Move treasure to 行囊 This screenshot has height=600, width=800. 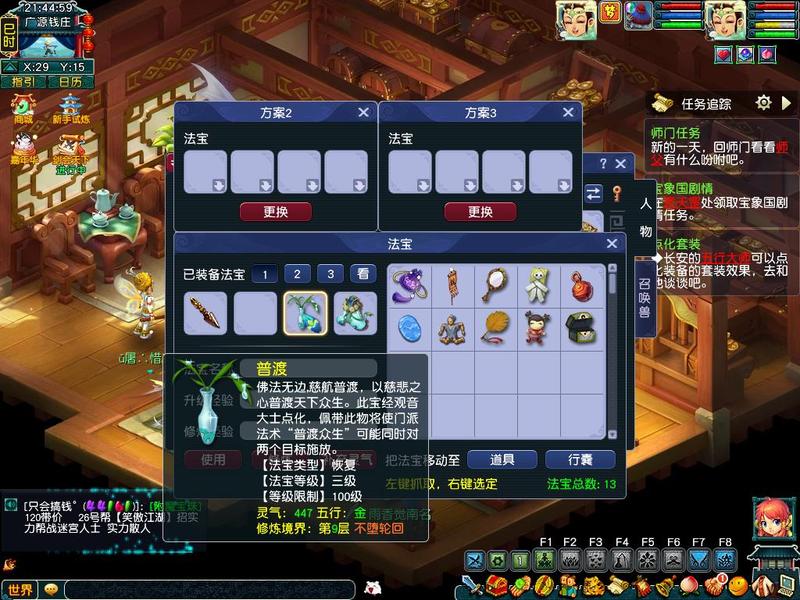click(x=580, y=459)
